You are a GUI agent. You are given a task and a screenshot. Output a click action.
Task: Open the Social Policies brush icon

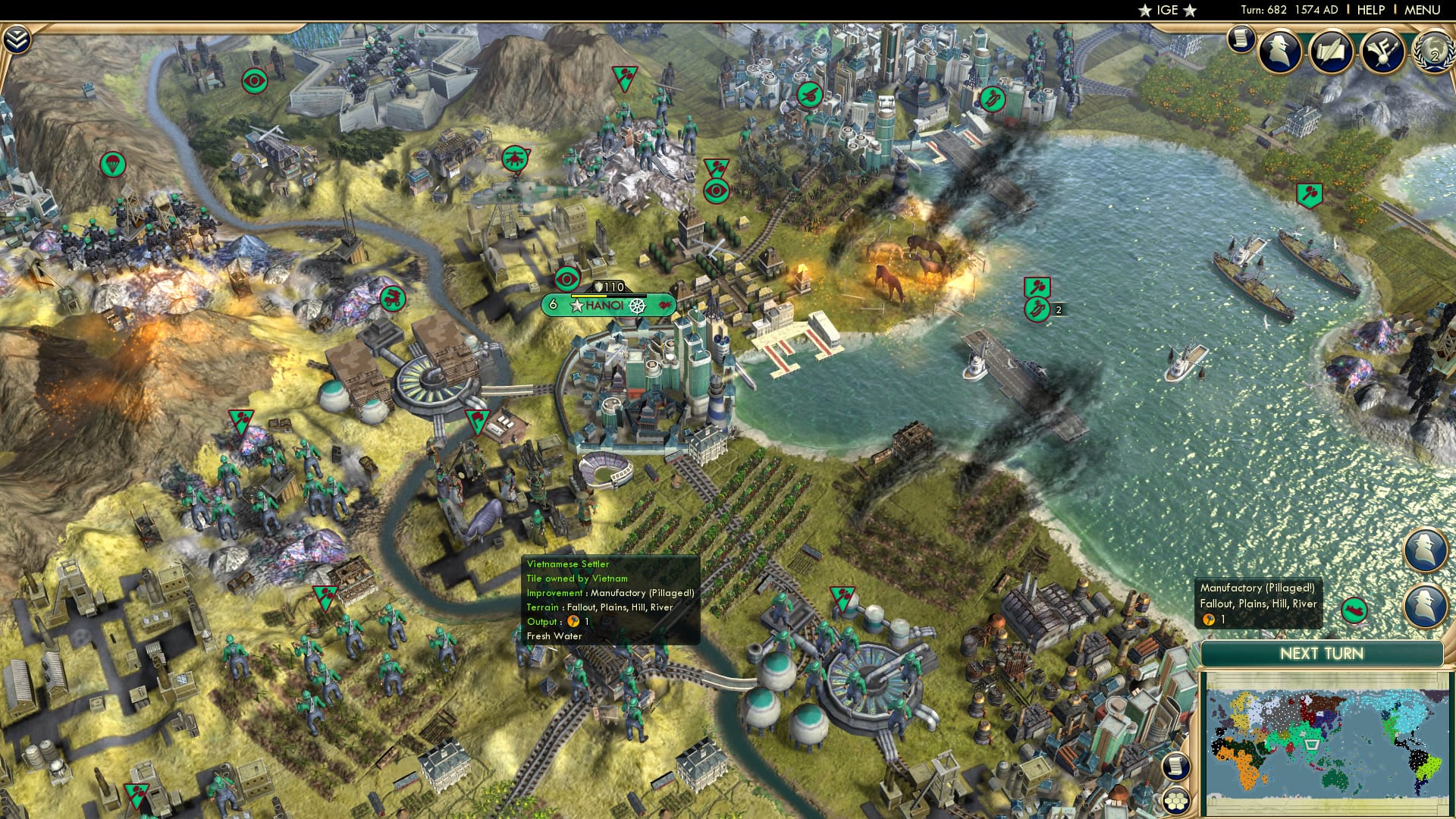point(1382,53)
